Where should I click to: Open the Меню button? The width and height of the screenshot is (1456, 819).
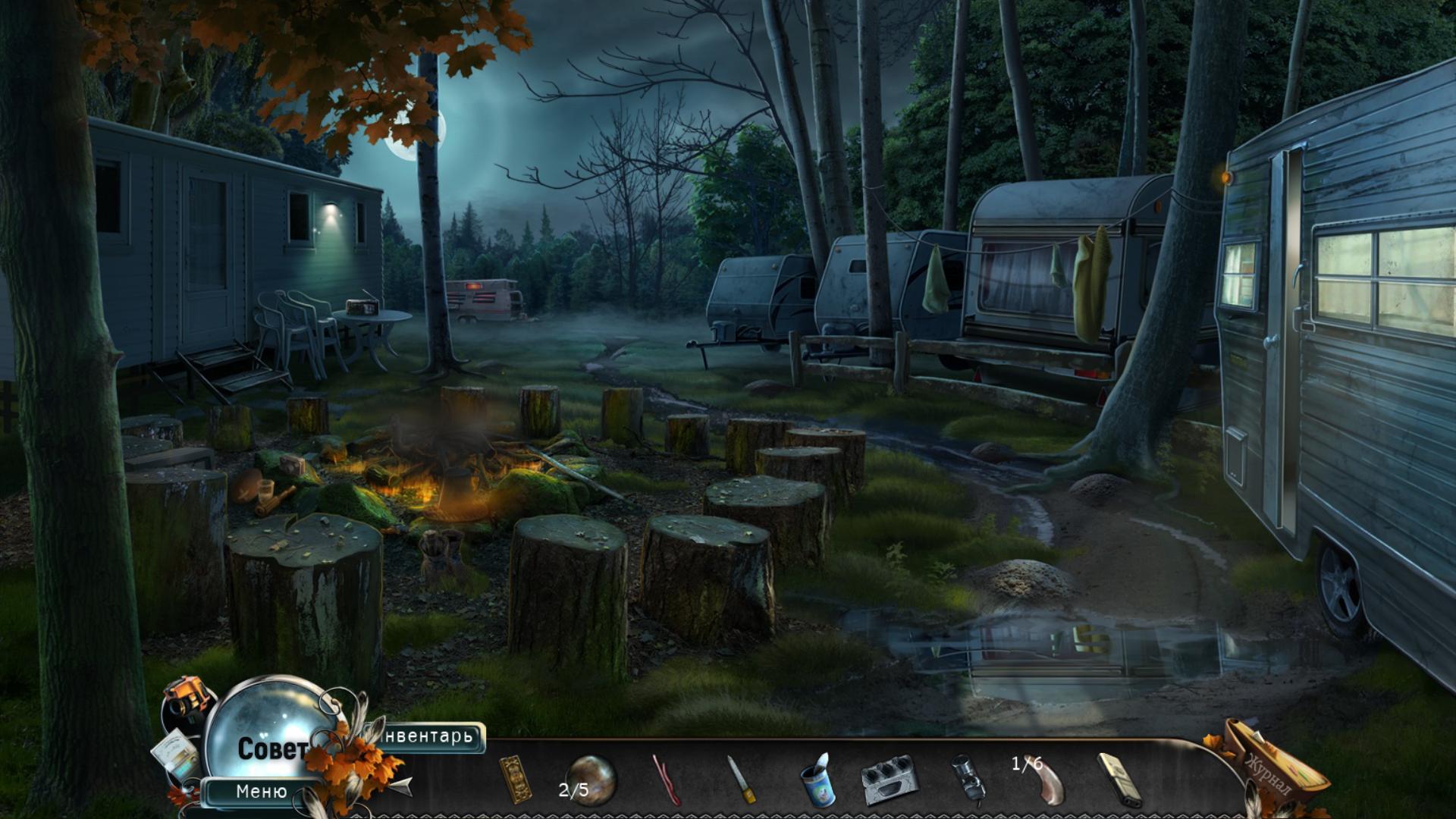262,792
